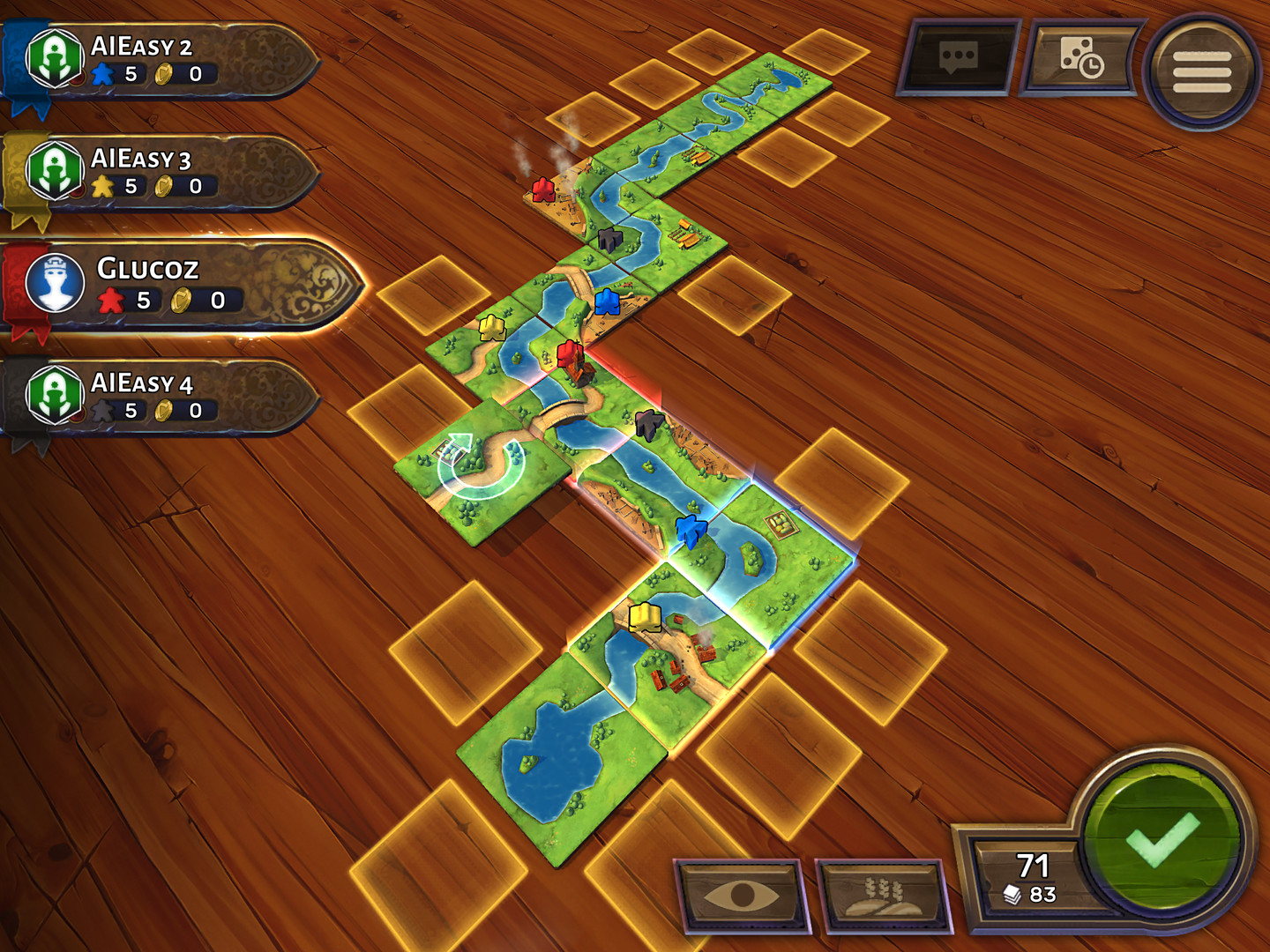Select the yellow meeple standing on the road tile

pos(491,329)
